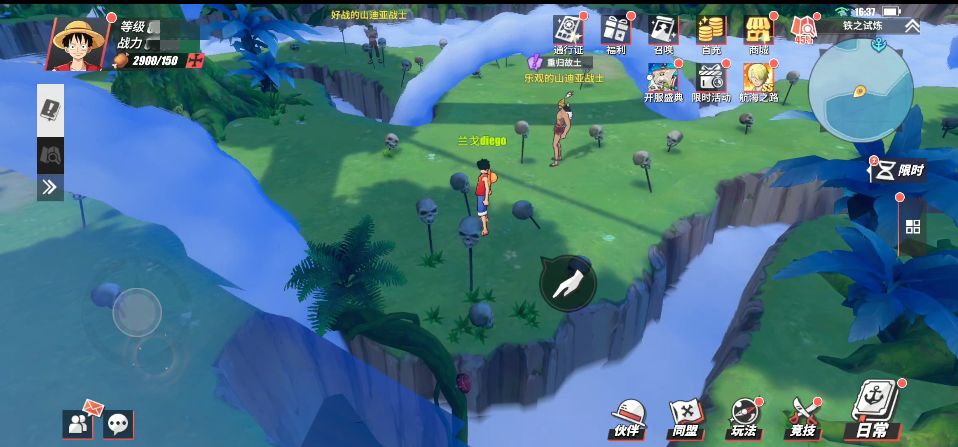The height and width of the screenshot is (447, 958).
Task: Open the 首充 first recharge offer
Action: point(711,33)
